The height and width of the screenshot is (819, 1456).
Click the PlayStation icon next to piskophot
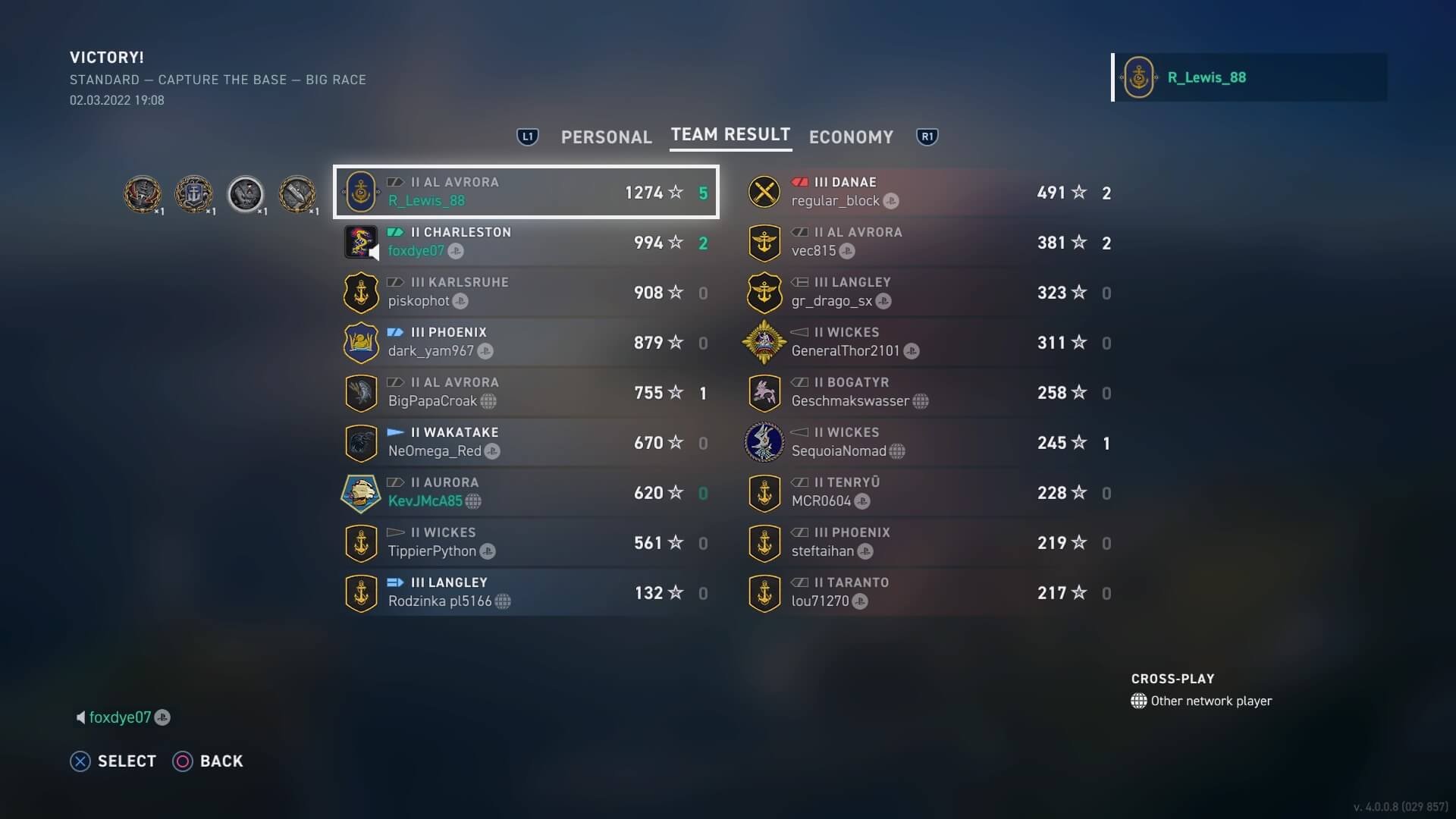tap(461, 302)
